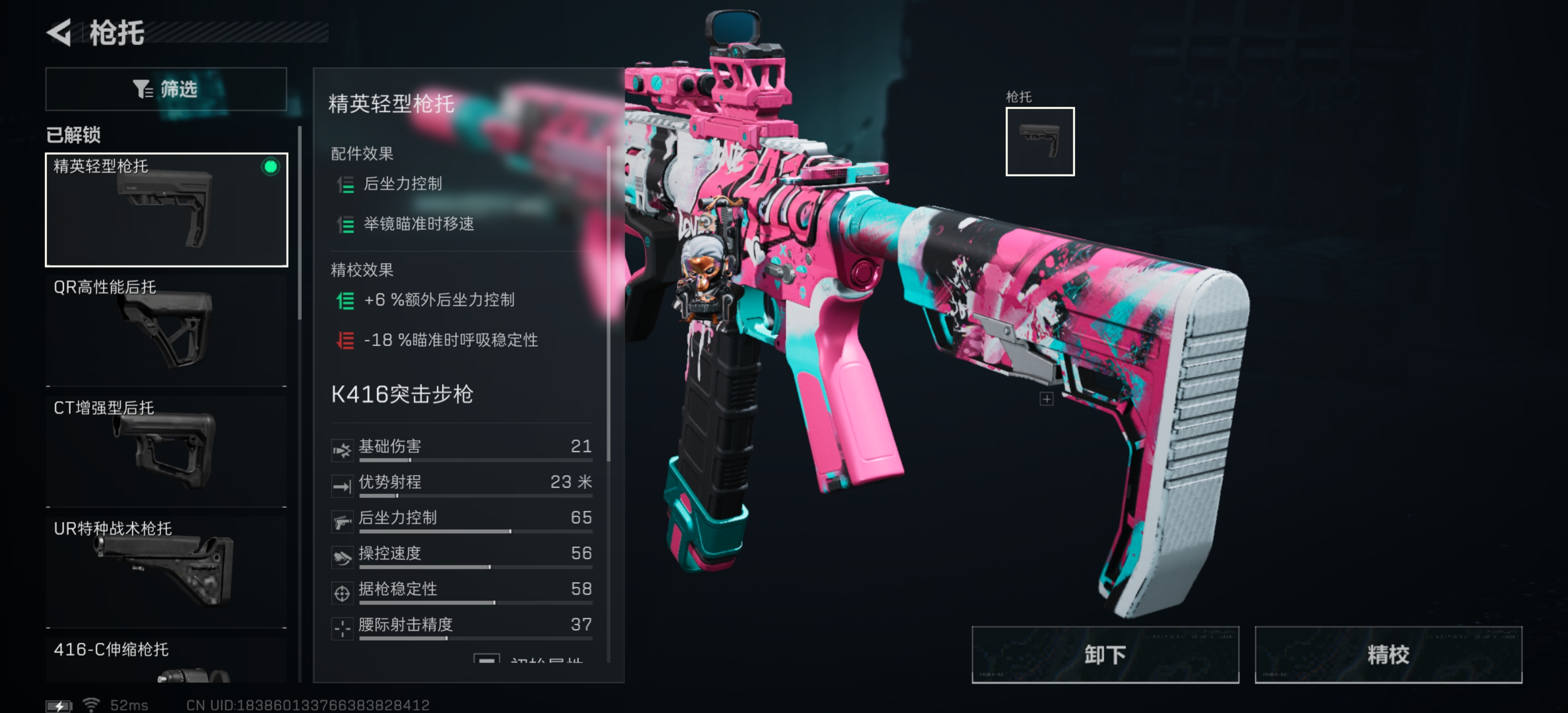The image size is (1568, 713).
Task: Choose the QR高性能后托 stock
Action: (x=166, y=330)
